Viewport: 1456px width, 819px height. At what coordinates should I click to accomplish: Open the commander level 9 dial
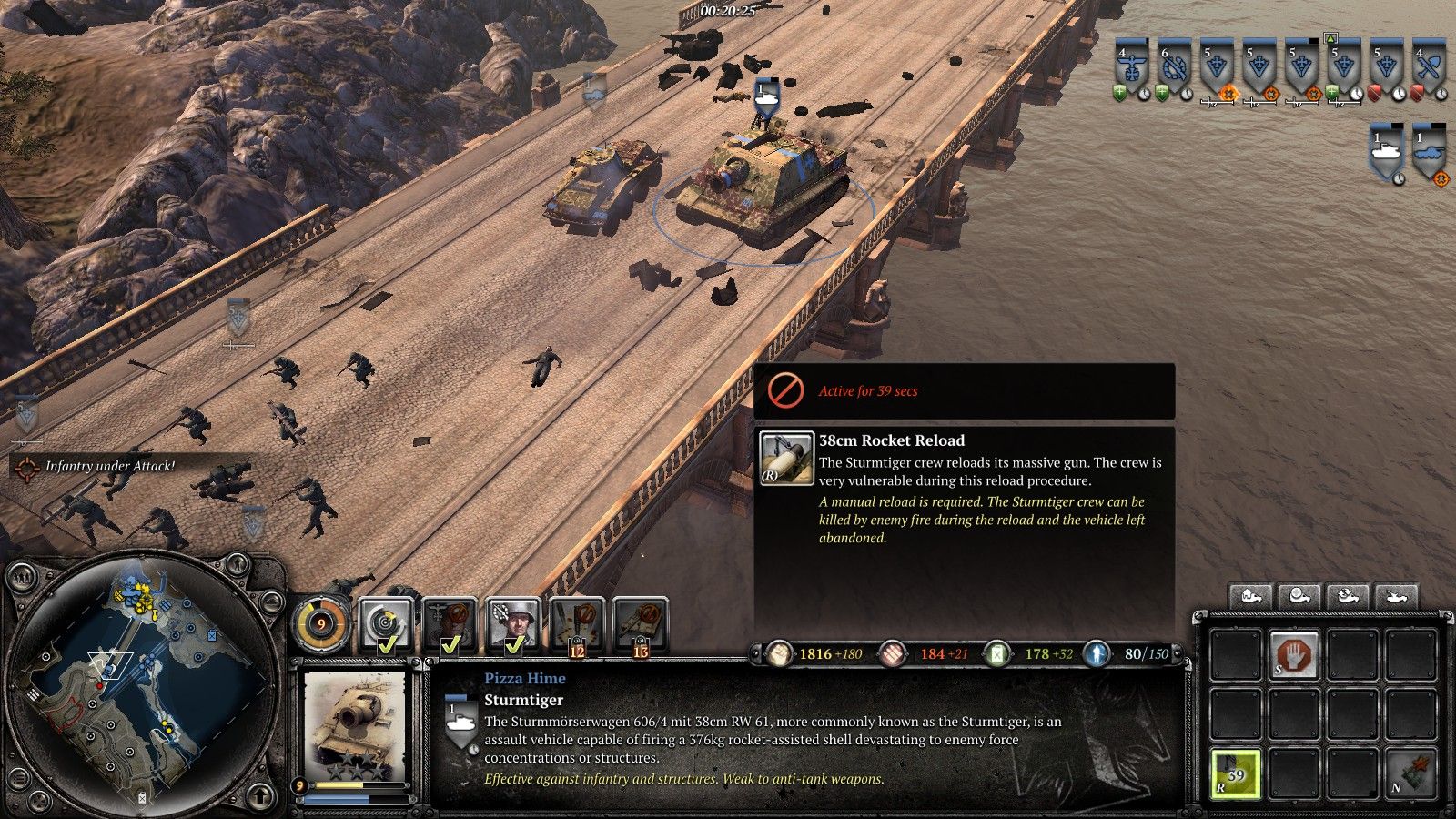tap(321, 626)
